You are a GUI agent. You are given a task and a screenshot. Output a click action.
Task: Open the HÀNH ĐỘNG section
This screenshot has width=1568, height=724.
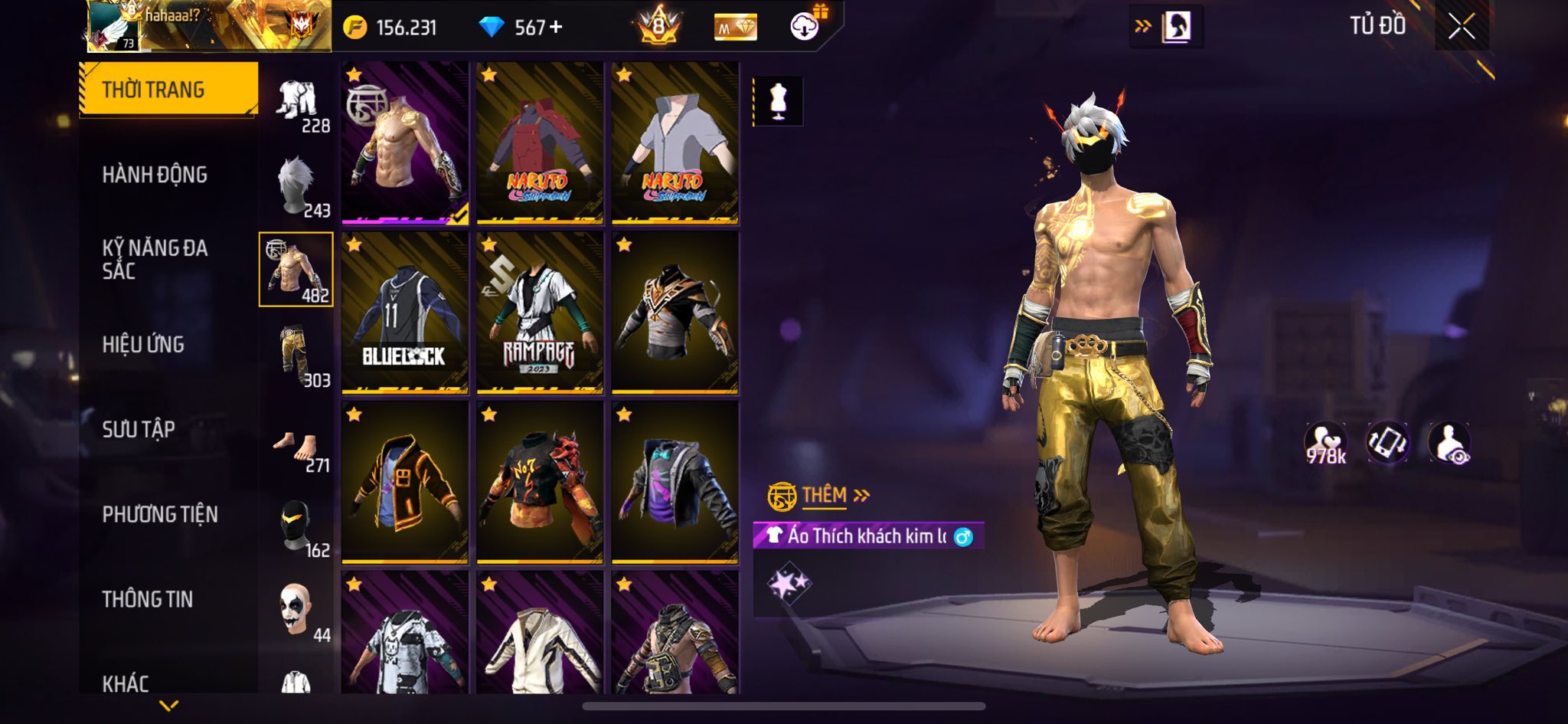click(155, 175)
